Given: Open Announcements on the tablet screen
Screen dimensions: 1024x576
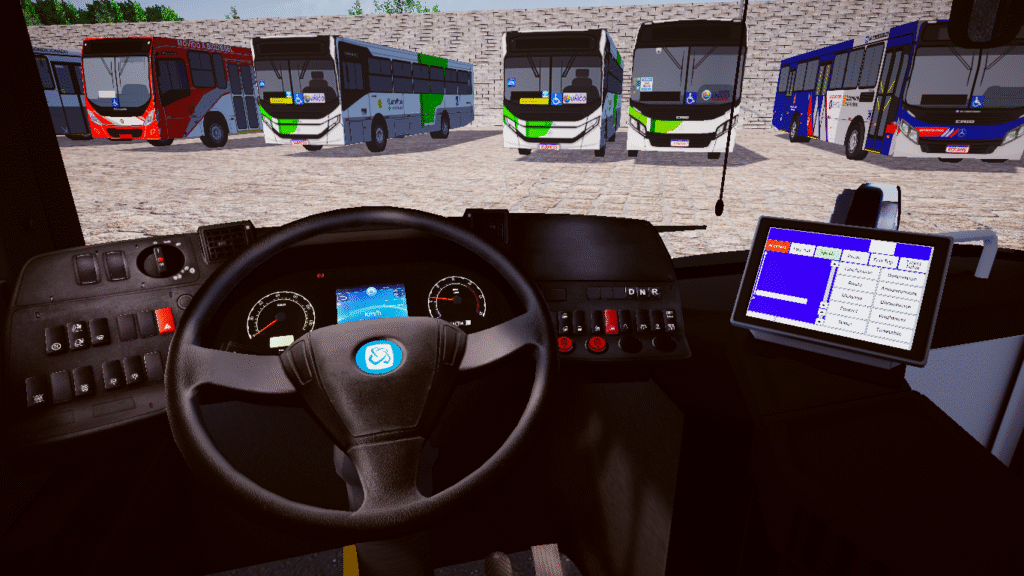Looking at the screenshot, I should (x=899, y=292).
